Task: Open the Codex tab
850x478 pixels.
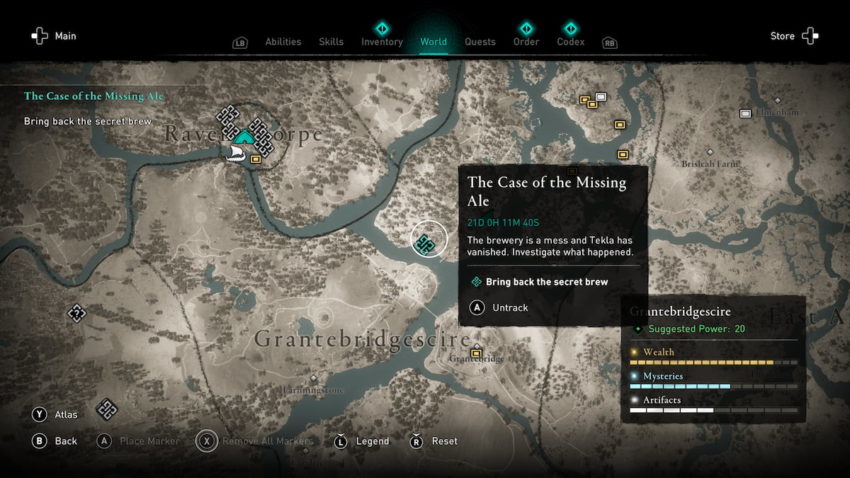Action: (570, 42)
